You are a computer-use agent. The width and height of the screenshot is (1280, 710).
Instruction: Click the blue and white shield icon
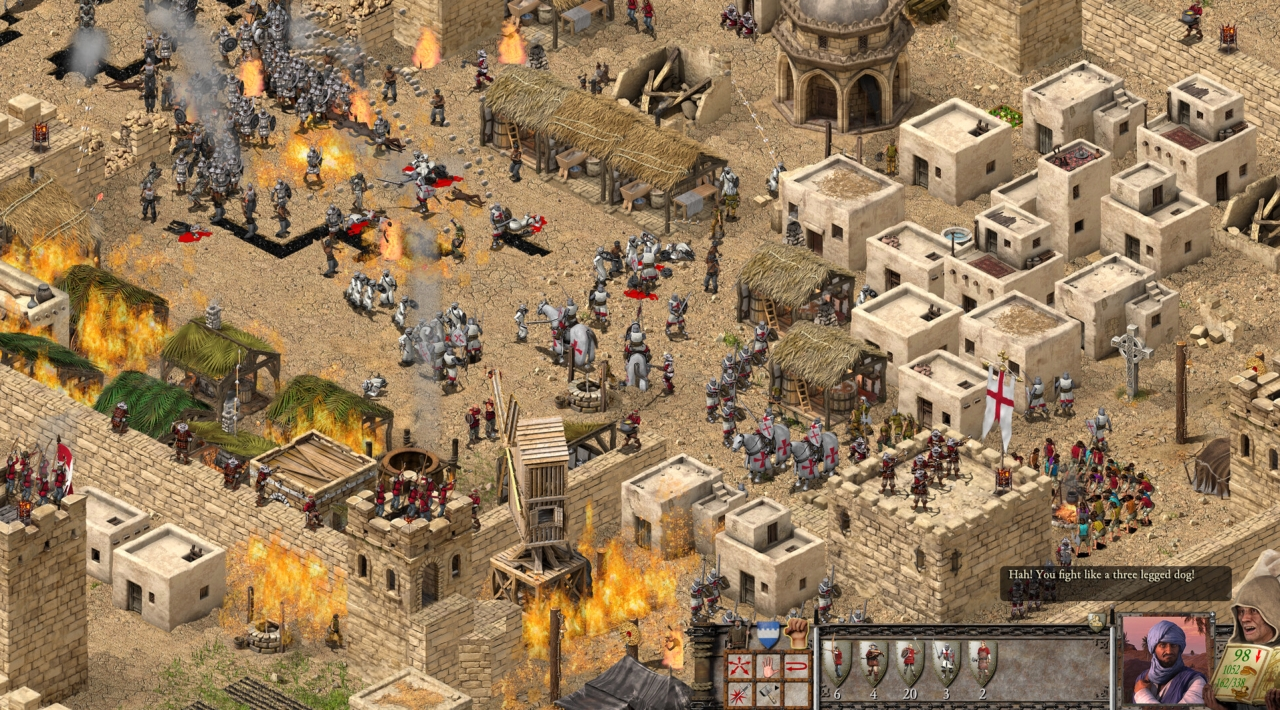(x=767, y=634)
